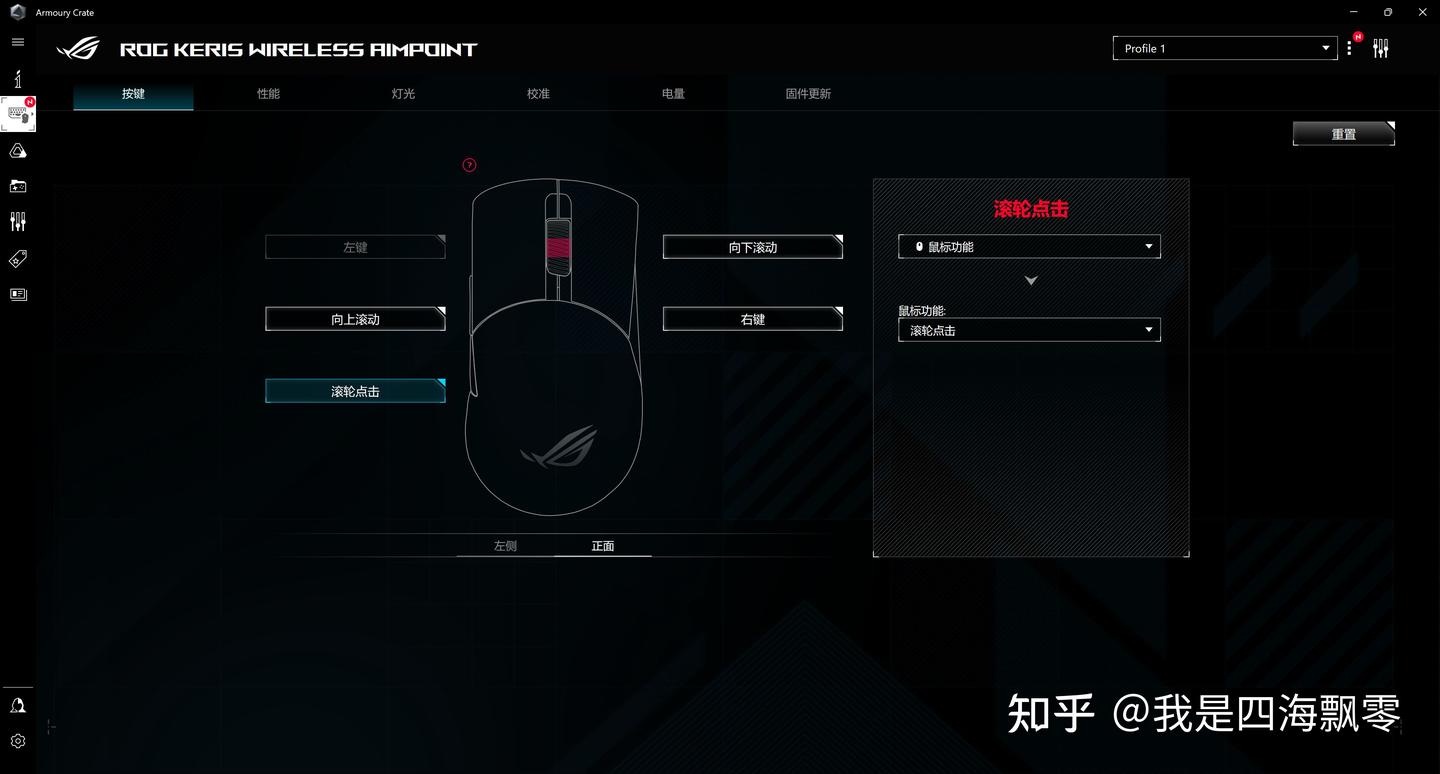1440x774 pixels.
Task: Open the News panel icon in the sidebar
Action: [18, 294]
